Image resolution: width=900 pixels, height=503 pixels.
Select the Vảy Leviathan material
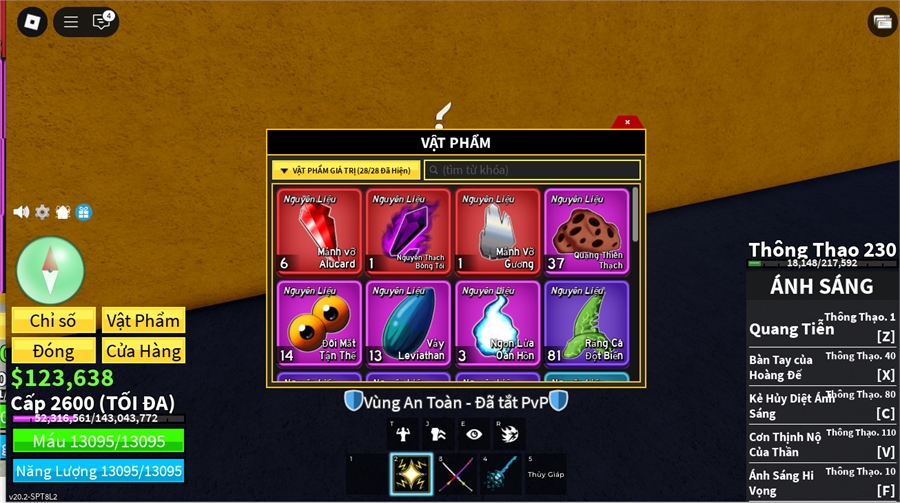pyautogui.click(x=408, y=322)
